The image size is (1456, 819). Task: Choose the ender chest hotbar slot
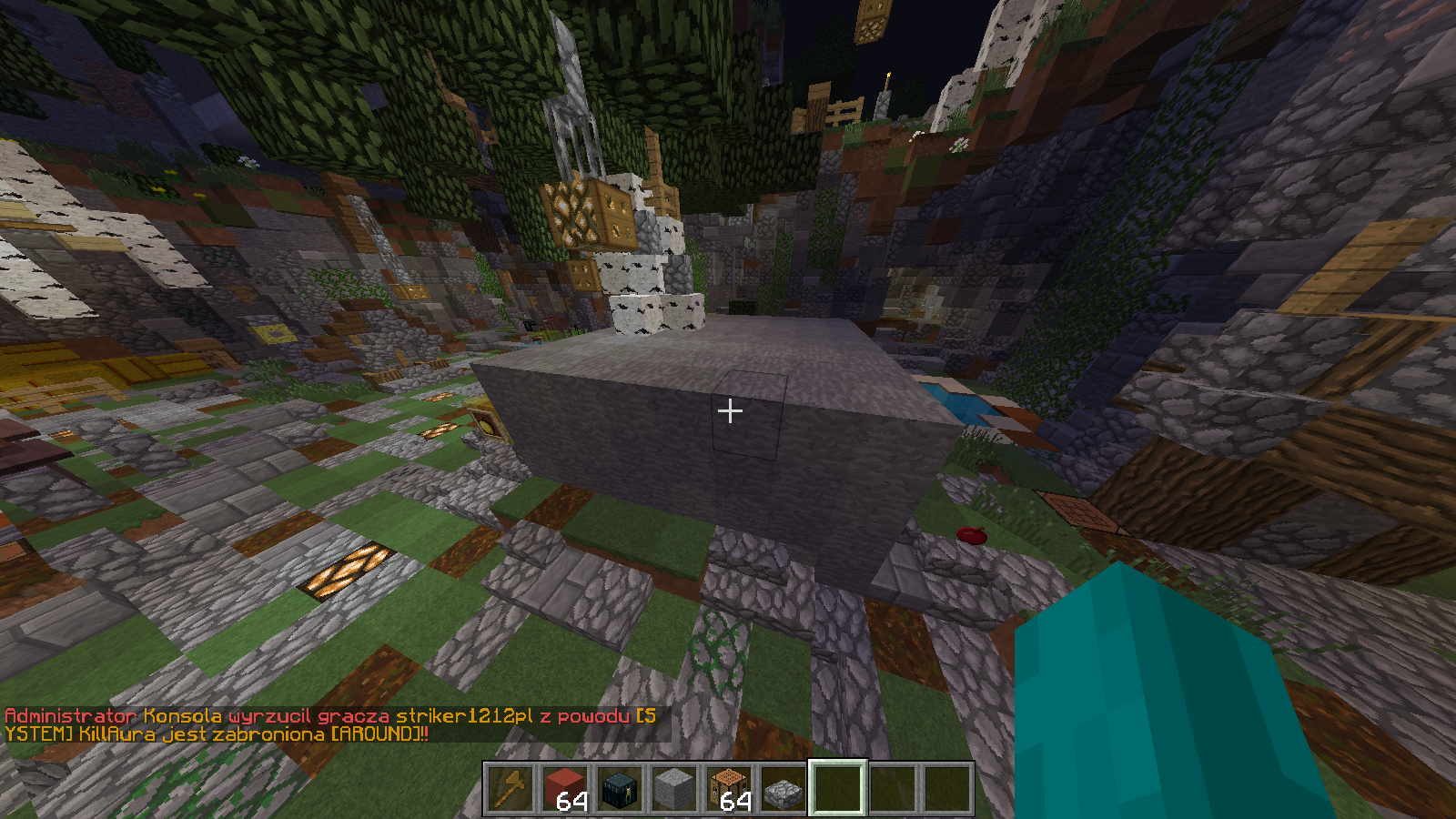620,788
